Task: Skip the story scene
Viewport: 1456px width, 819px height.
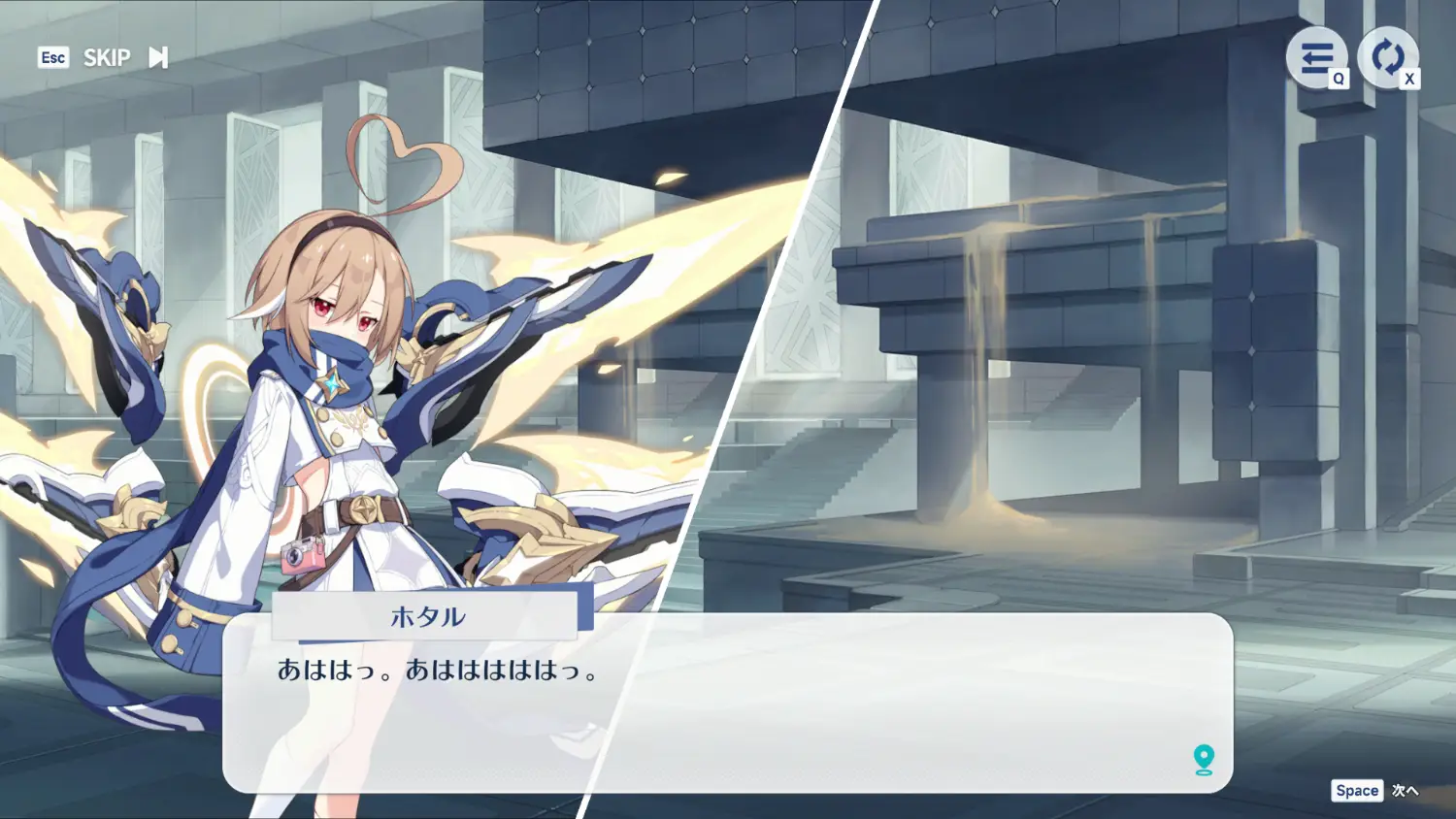Action: pos(124,58)
